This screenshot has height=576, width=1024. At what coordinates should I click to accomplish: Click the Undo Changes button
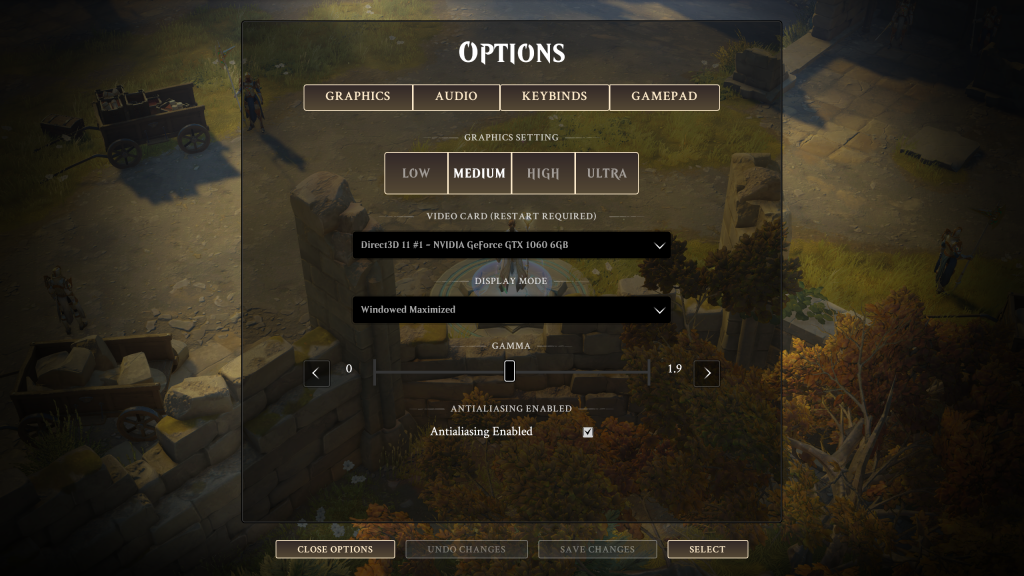pyautogui.click(x=466, y=549)
